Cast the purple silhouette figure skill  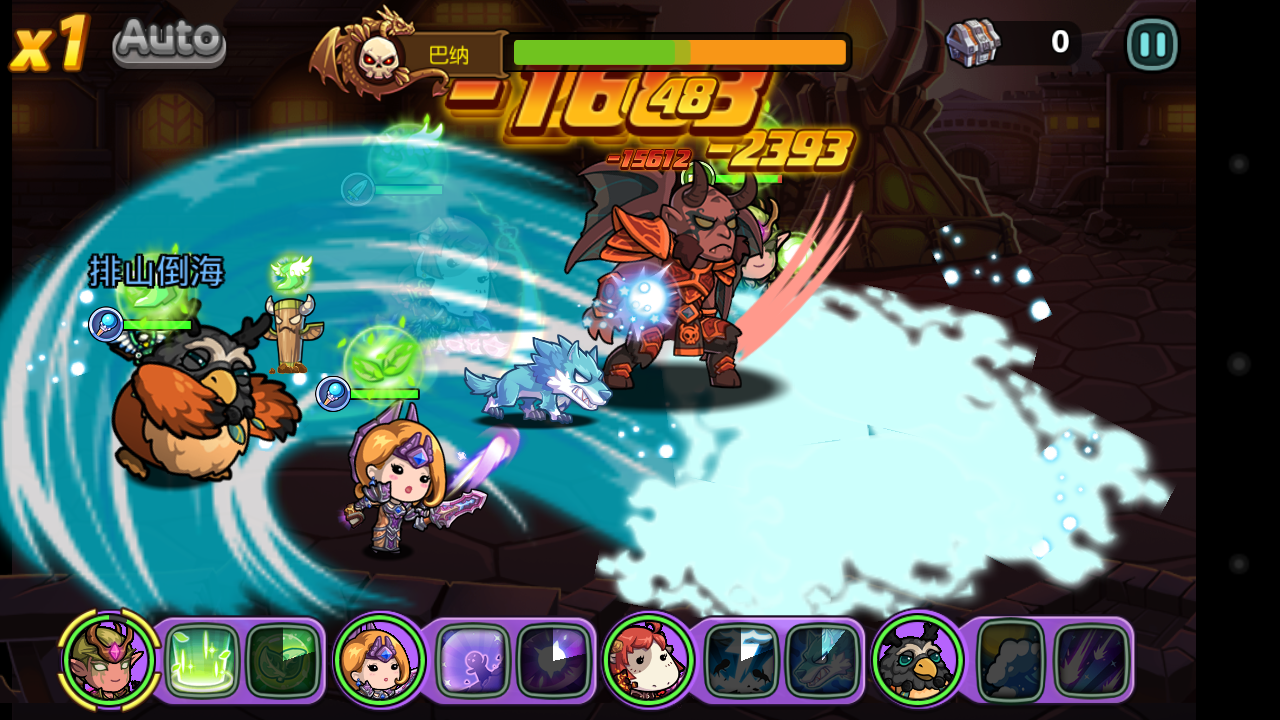click(473, 660)
